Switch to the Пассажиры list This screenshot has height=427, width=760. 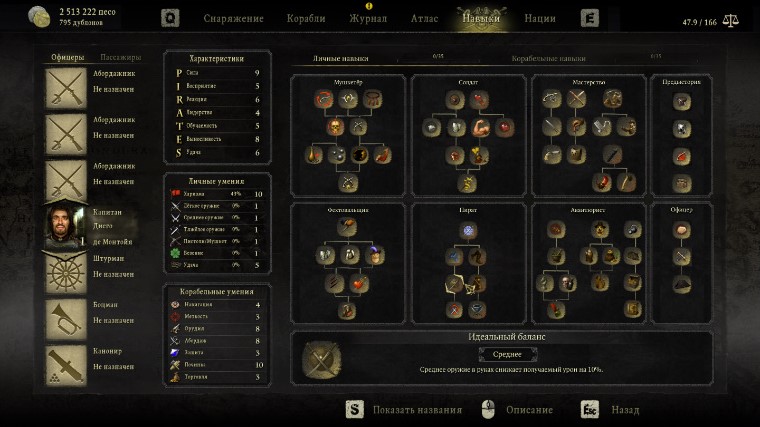(120, 57)
